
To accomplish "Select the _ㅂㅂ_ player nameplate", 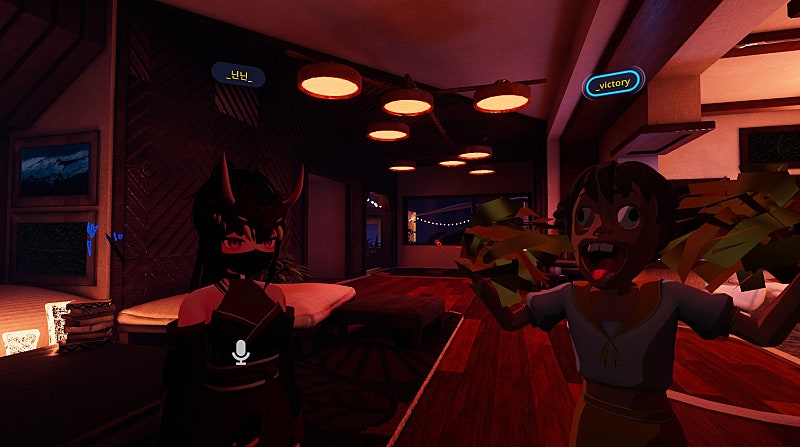I will click(239, 74).
